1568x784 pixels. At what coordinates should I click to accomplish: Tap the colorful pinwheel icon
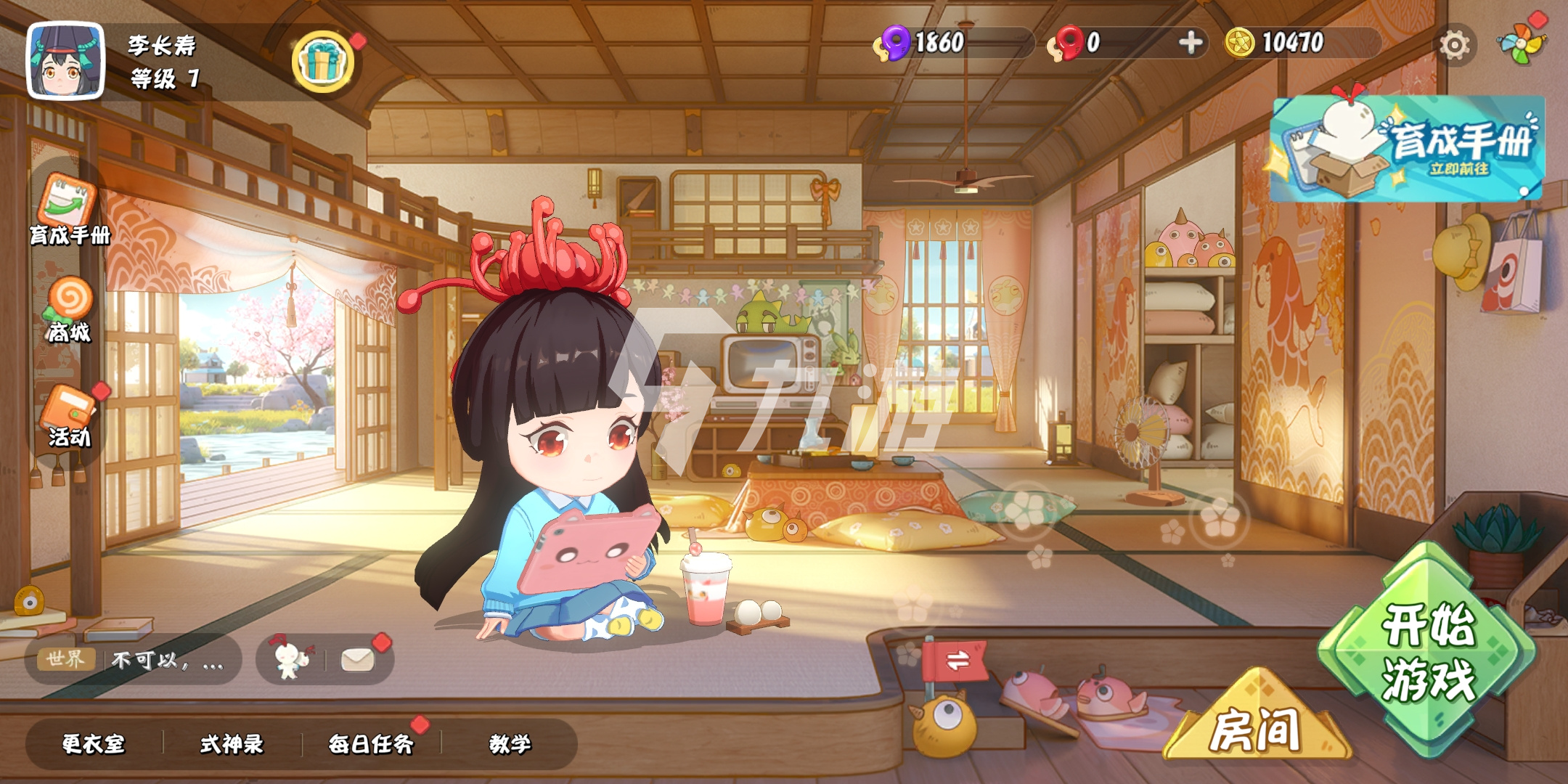tap(1522, 44)
